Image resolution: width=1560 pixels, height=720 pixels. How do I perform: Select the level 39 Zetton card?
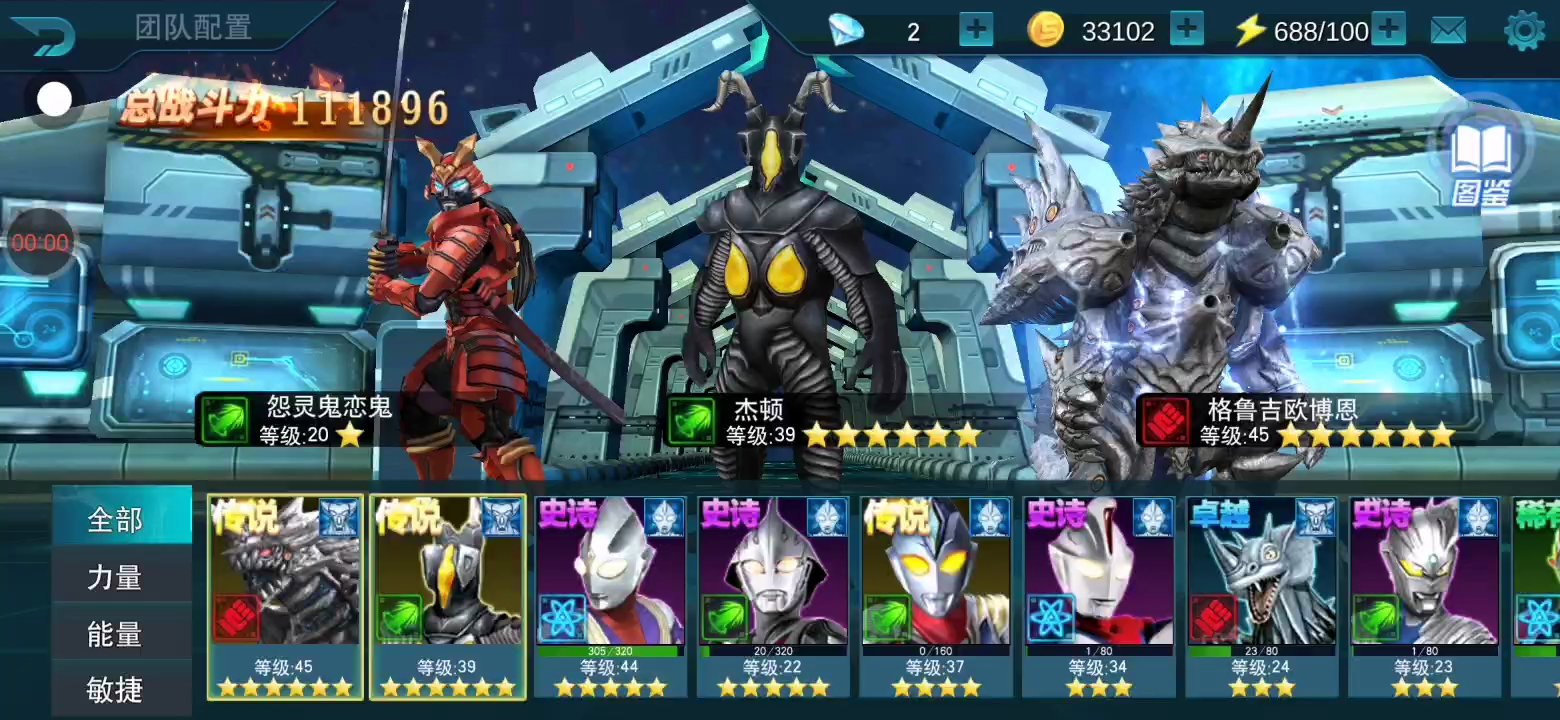point(448,596)
